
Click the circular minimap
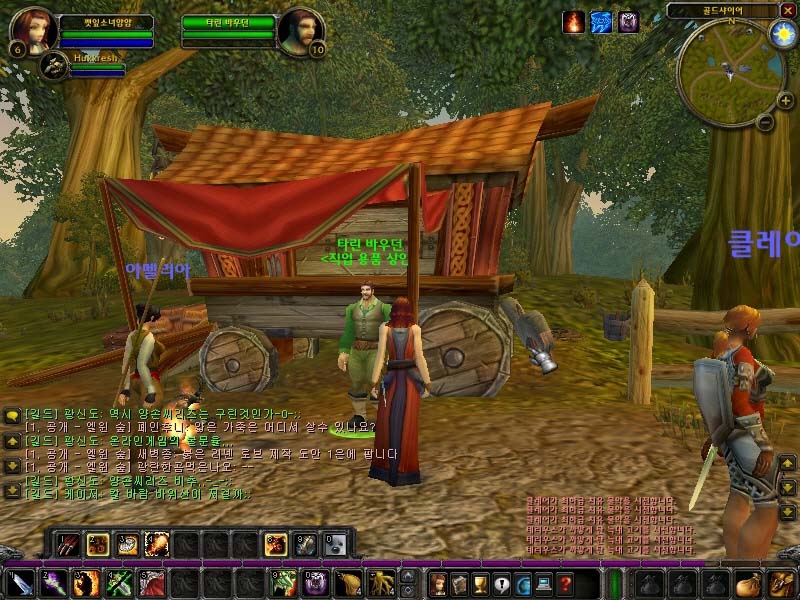(728, 70)
